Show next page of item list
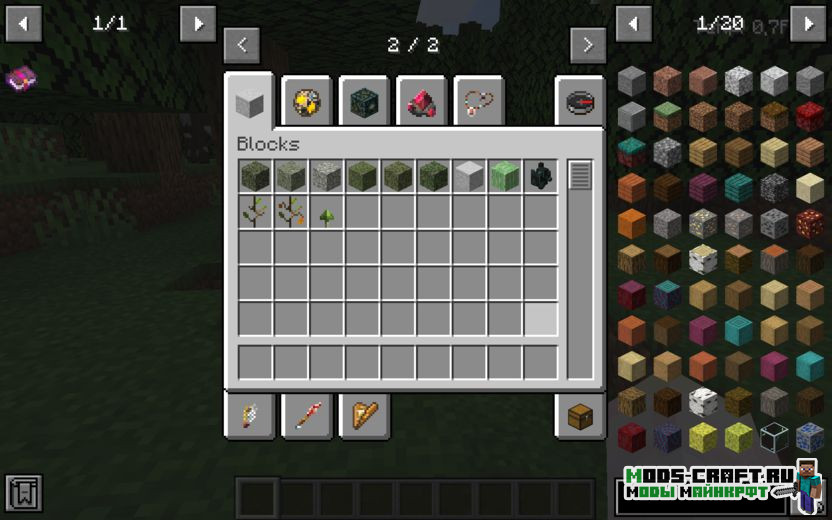The width and height of the screenshot is (832, 520). click(808, 24)
